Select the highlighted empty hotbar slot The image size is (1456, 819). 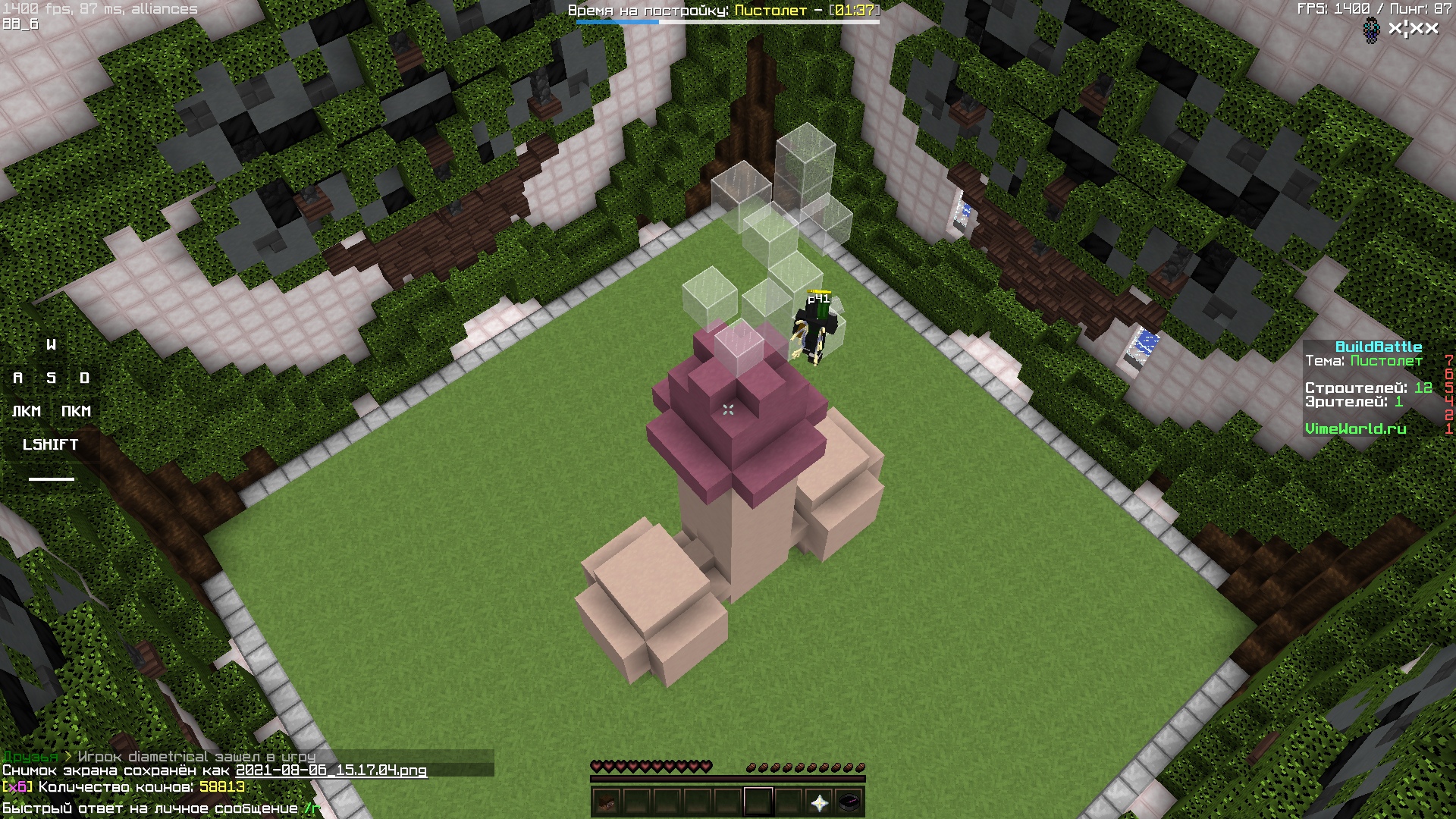(x=758, y=802)
